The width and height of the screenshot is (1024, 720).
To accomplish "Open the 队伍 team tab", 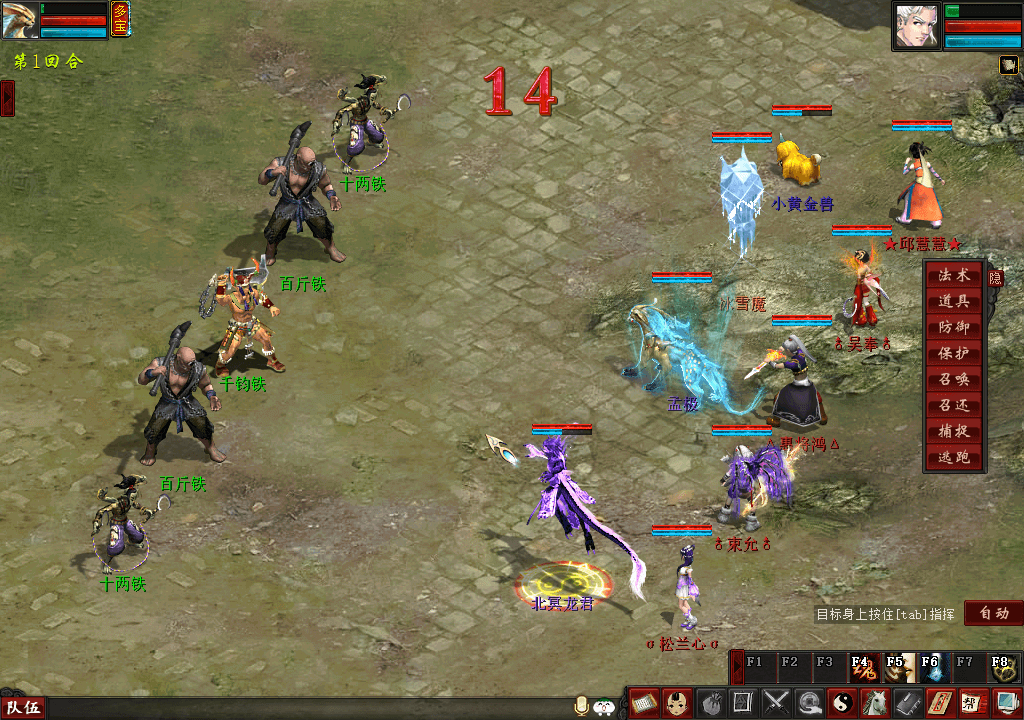I will click(23, 708).
